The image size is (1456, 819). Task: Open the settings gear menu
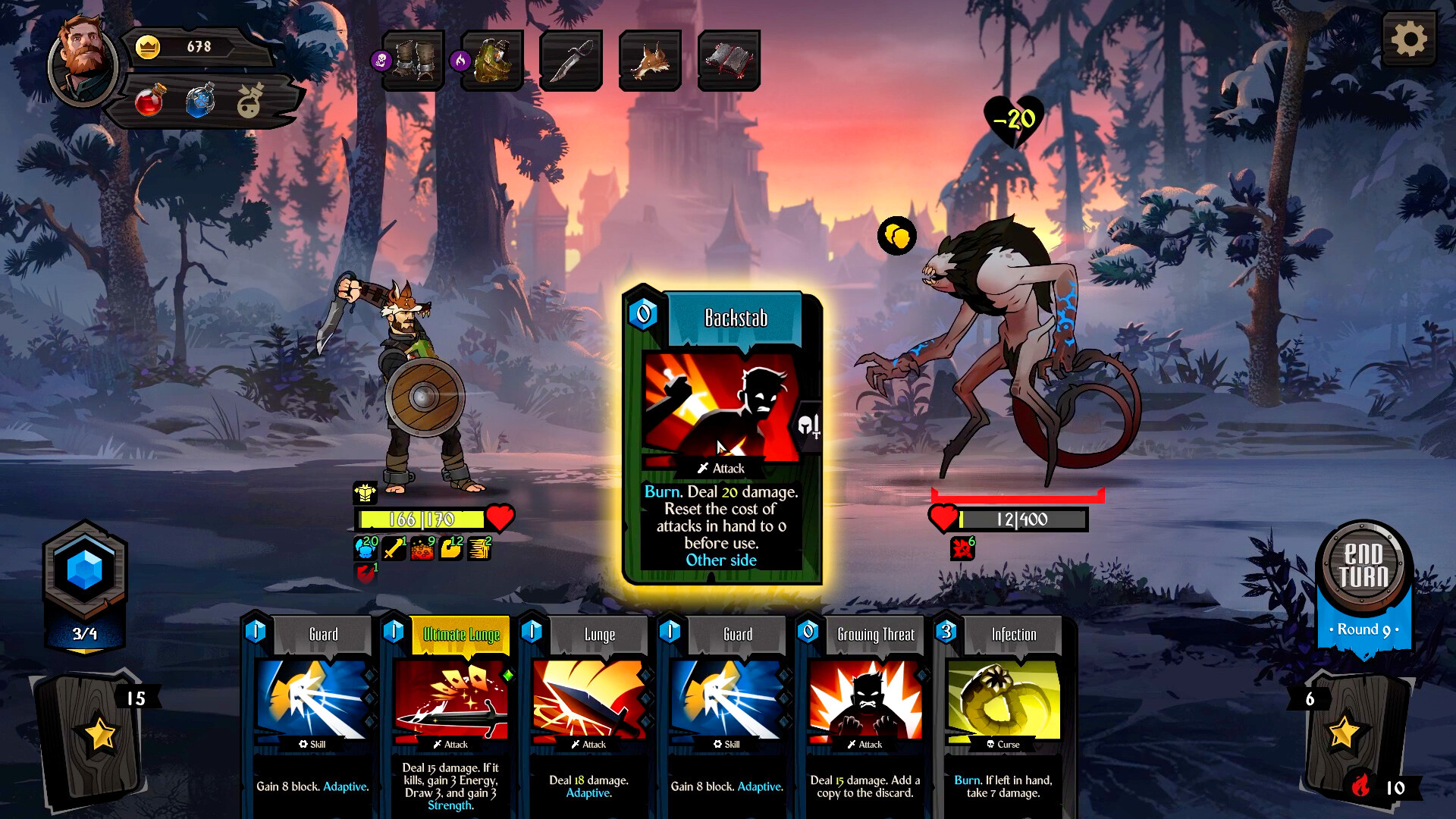(x=1408, y=39)
